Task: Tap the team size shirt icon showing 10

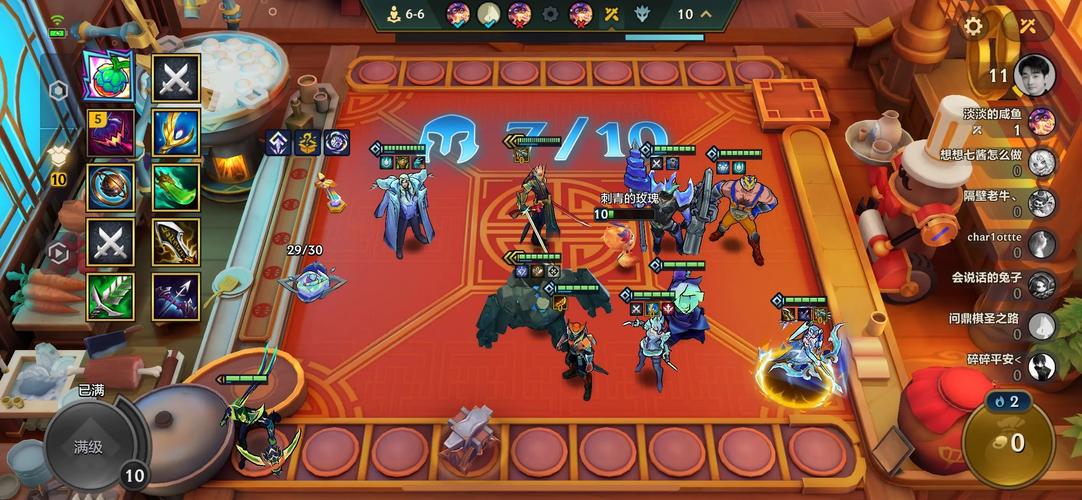Action: [x=58, y=160]
